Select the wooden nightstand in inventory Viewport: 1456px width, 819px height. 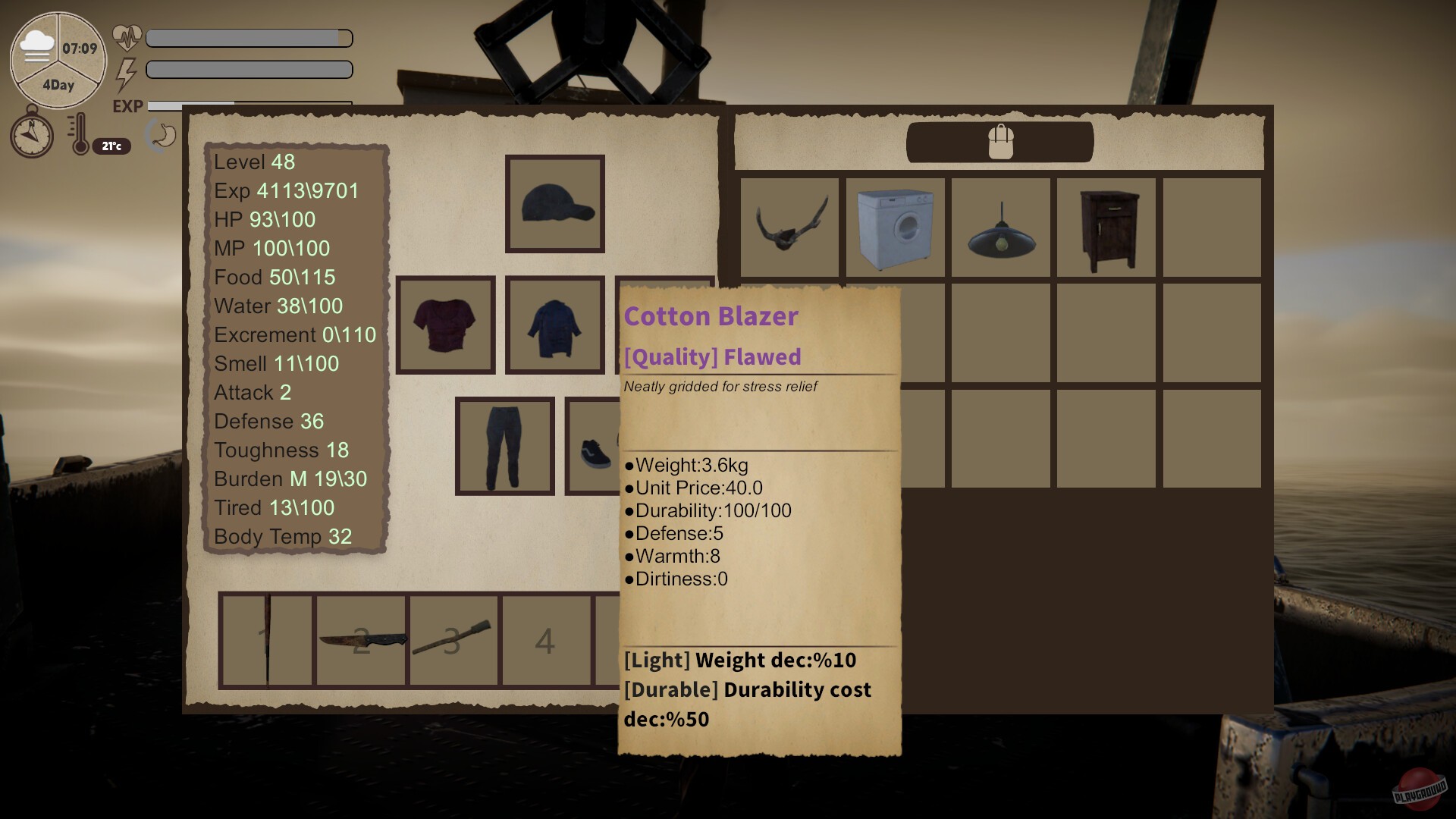(1106, 227)
